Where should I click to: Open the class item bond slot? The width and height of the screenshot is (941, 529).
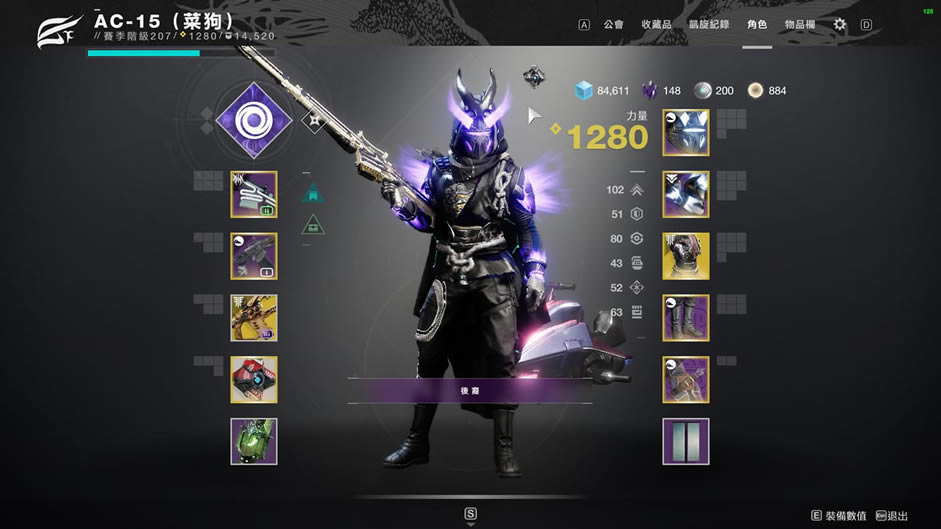point(686,380)
